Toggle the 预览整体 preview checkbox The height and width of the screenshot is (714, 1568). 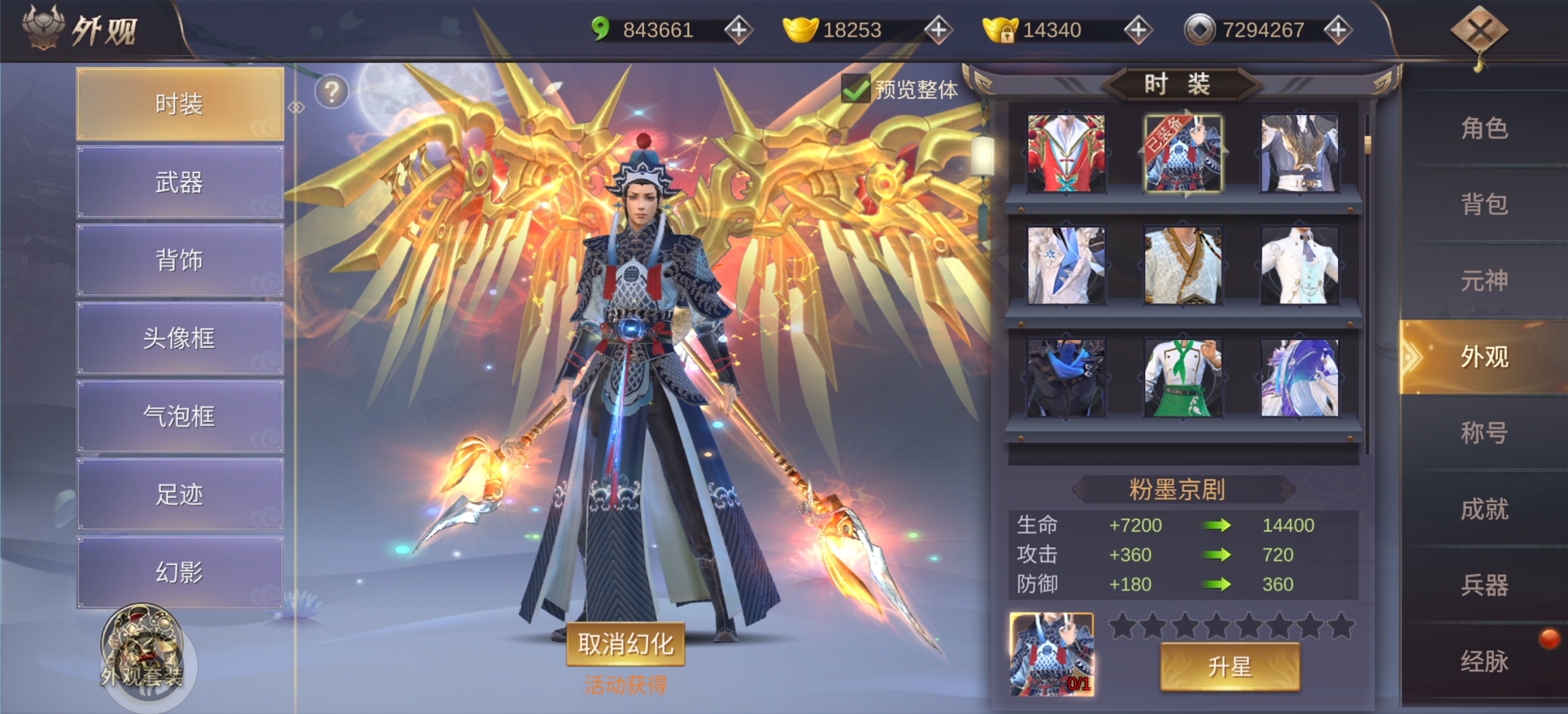855,90
